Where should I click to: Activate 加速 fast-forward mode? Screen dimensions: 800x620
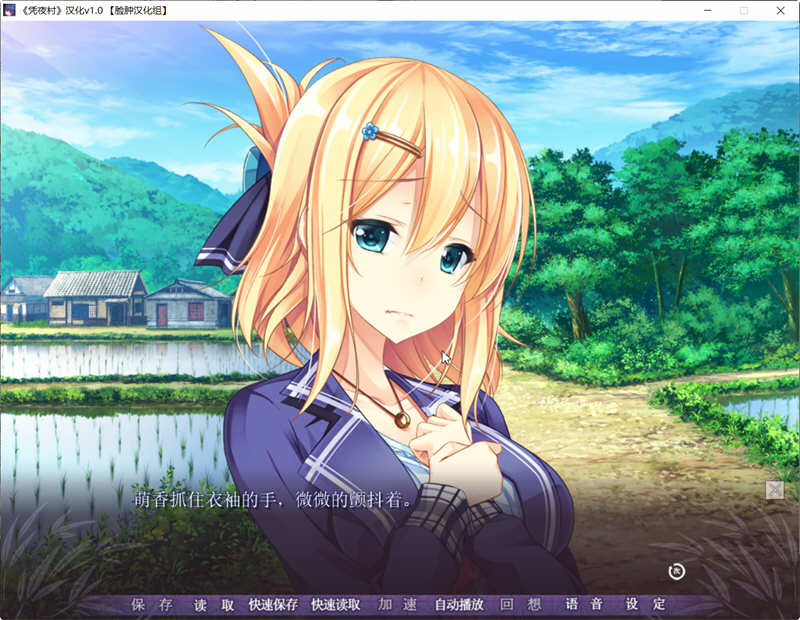[397, 605]
